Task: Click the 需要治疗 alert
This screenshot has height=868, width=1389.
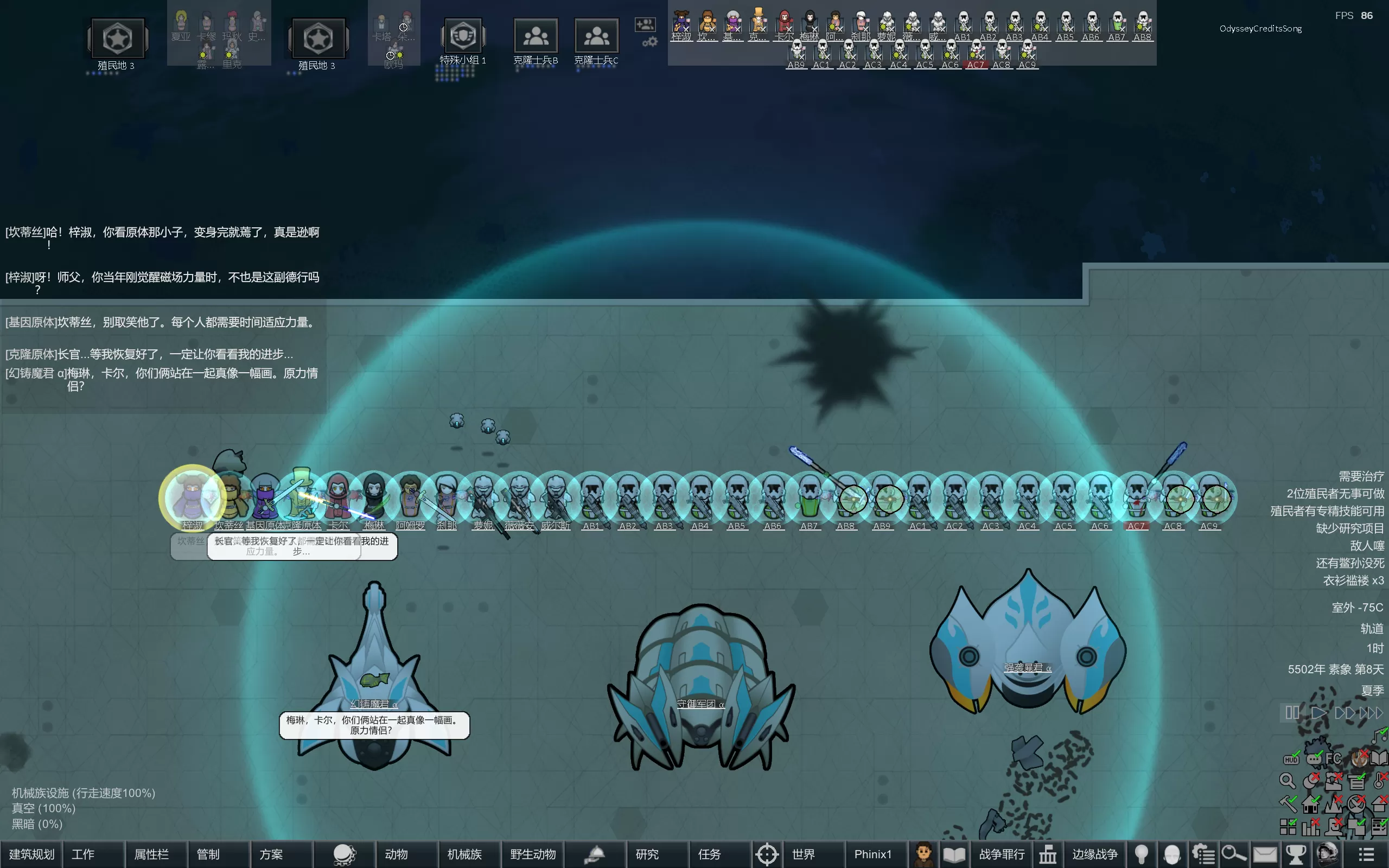Action: click(1361, 476)
